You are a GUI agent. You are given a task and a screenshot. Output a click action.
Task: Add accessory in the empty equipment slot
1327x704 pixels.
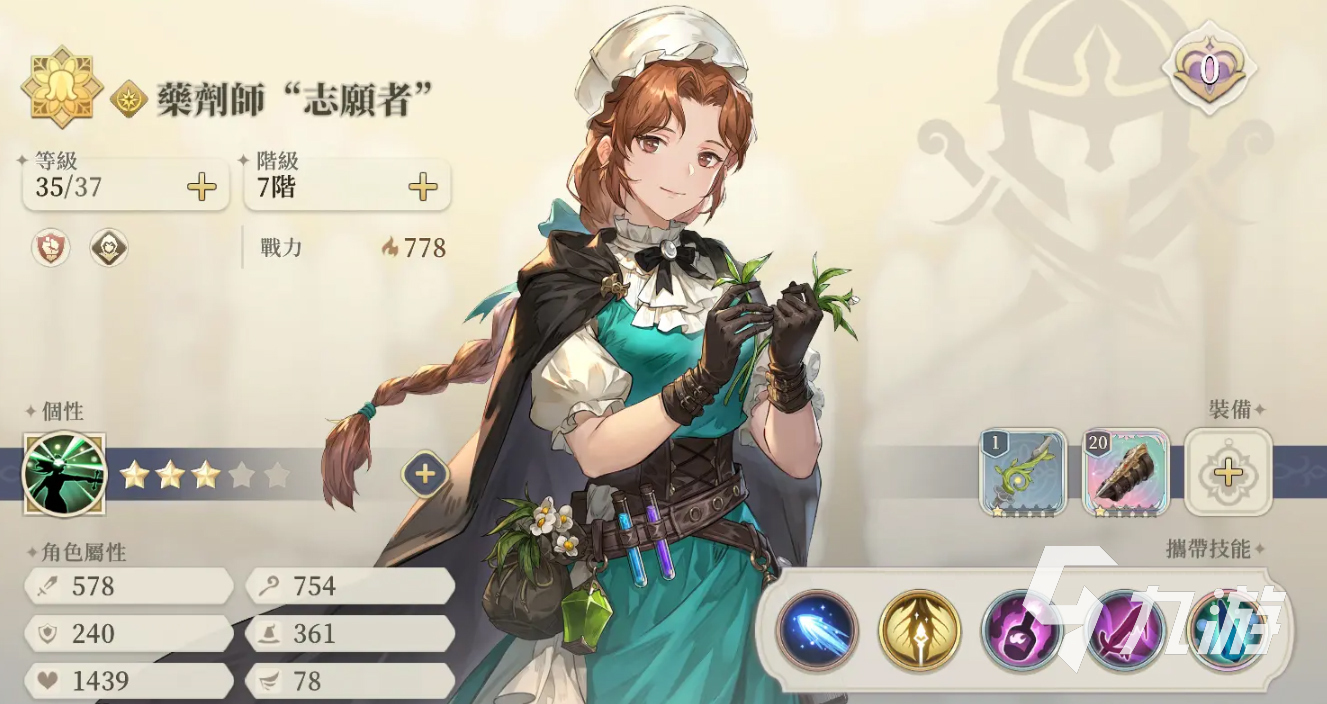coord(1228,472)
